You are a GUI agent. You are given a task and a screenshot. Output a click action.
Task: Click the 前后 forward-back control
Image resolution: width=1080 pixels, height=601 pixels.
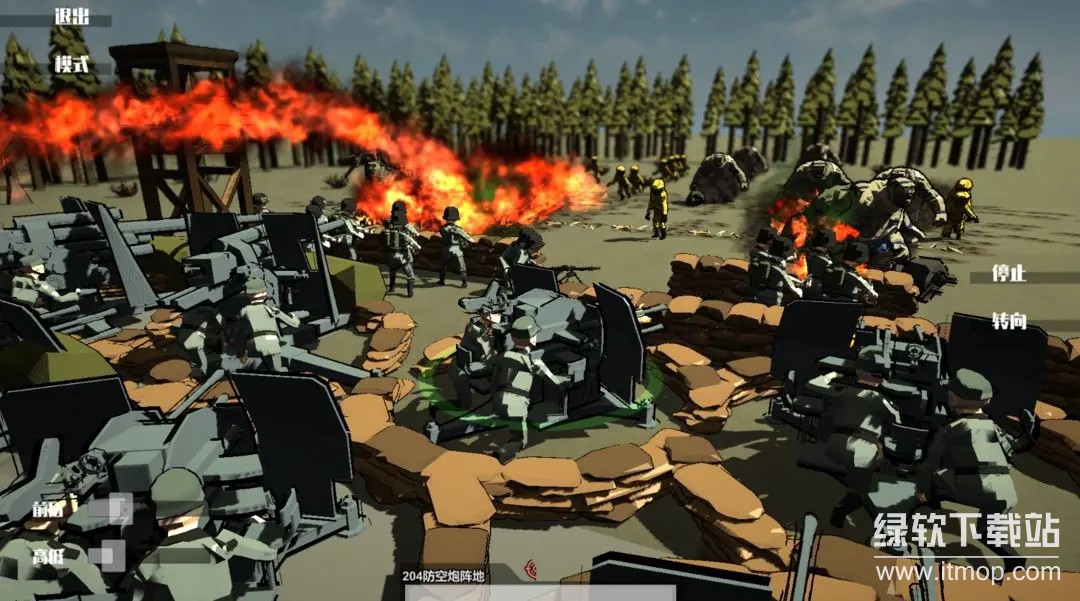coord(50,508)
